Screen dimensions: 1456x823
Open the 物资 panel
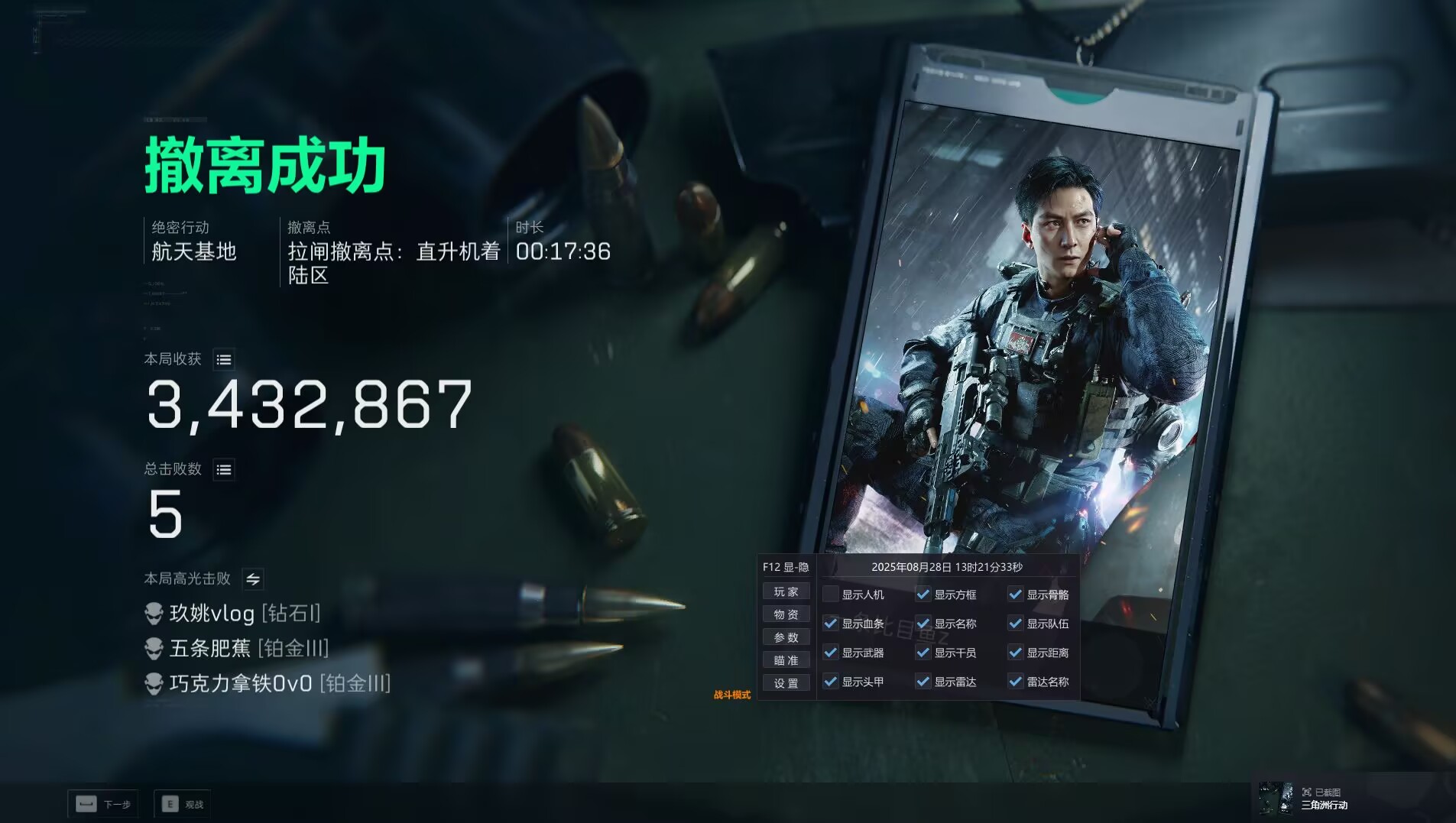click(x=787, y=614)
